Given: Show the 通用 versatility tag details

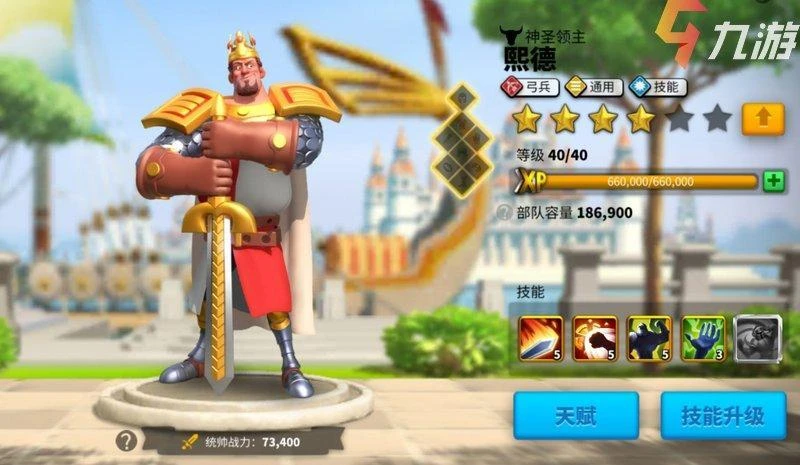Looking at the screenshot, I should tap(595, 88).
